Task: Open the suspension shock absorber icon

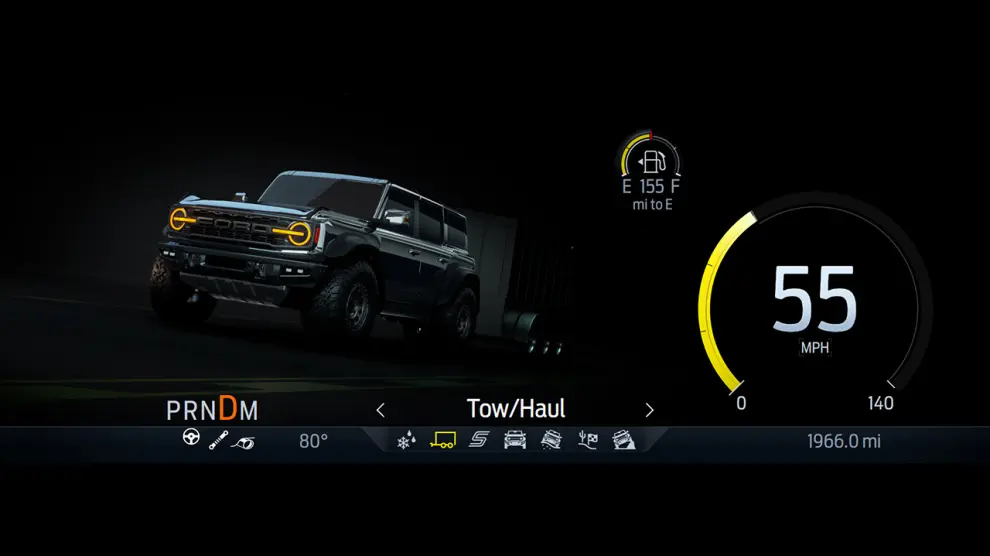Action: pyautogui.click(x=217, y=440)
